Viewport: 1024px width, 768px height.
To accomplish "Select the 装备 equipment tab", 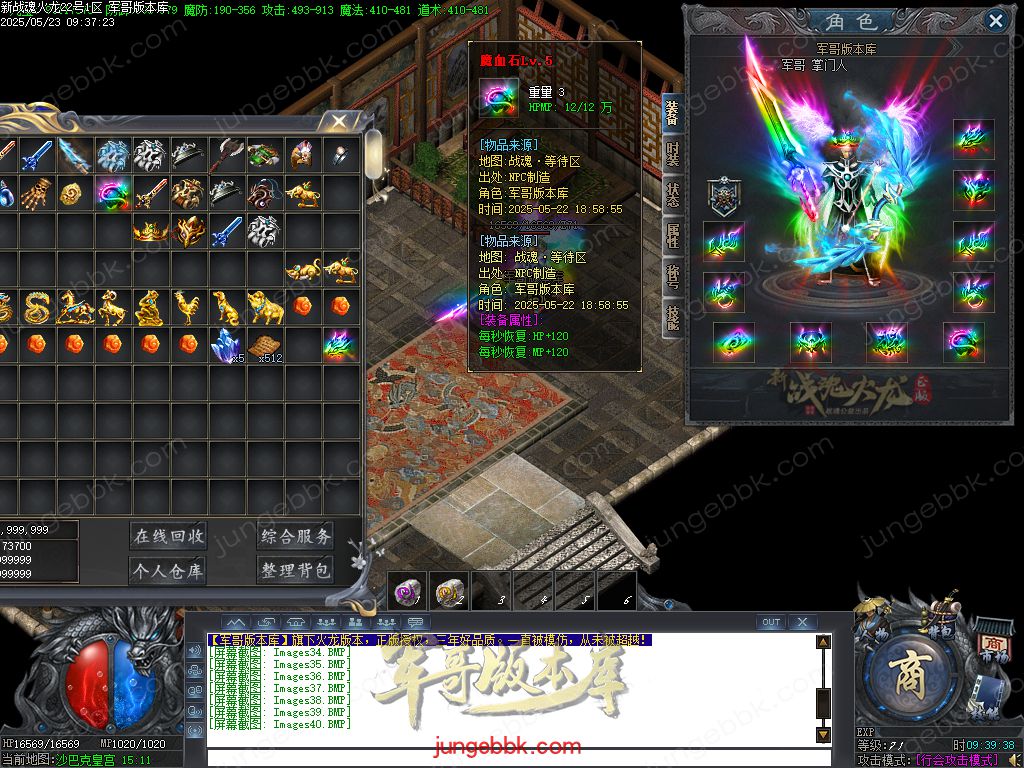I will [x=673, y=112].
